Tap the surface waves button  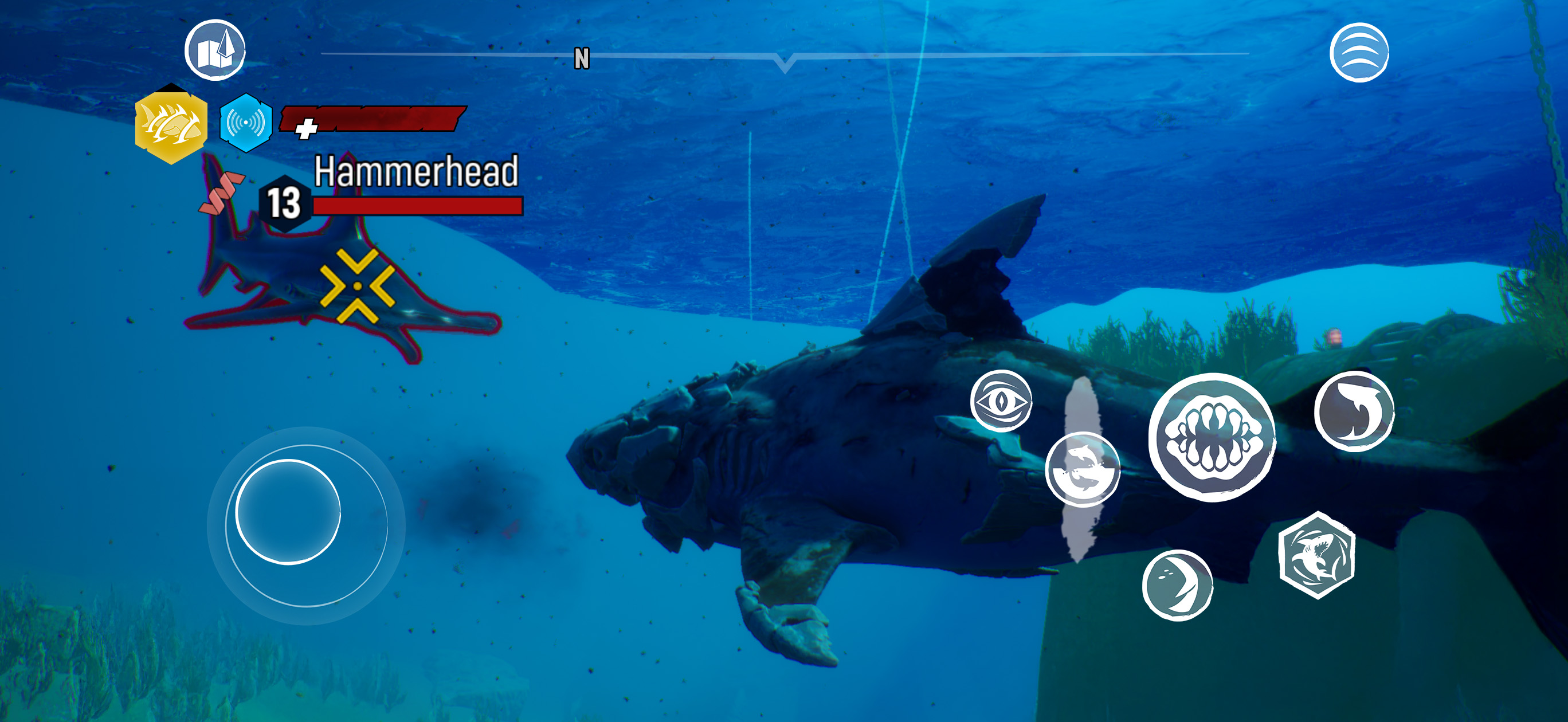1359,52
